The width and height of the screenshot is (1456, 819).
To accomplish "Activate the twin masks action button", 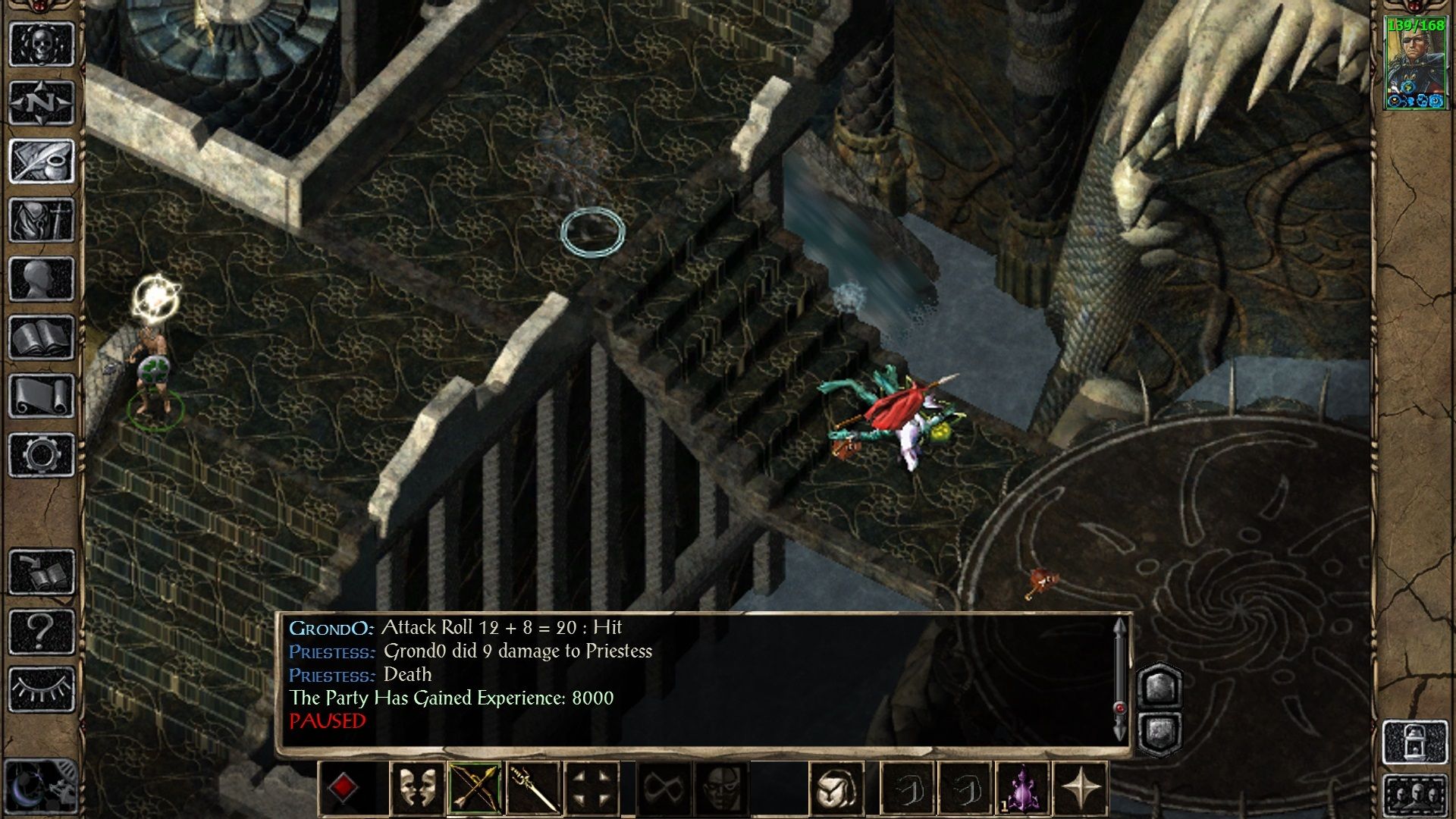I will pyautogui.click(x=416, y=789).
